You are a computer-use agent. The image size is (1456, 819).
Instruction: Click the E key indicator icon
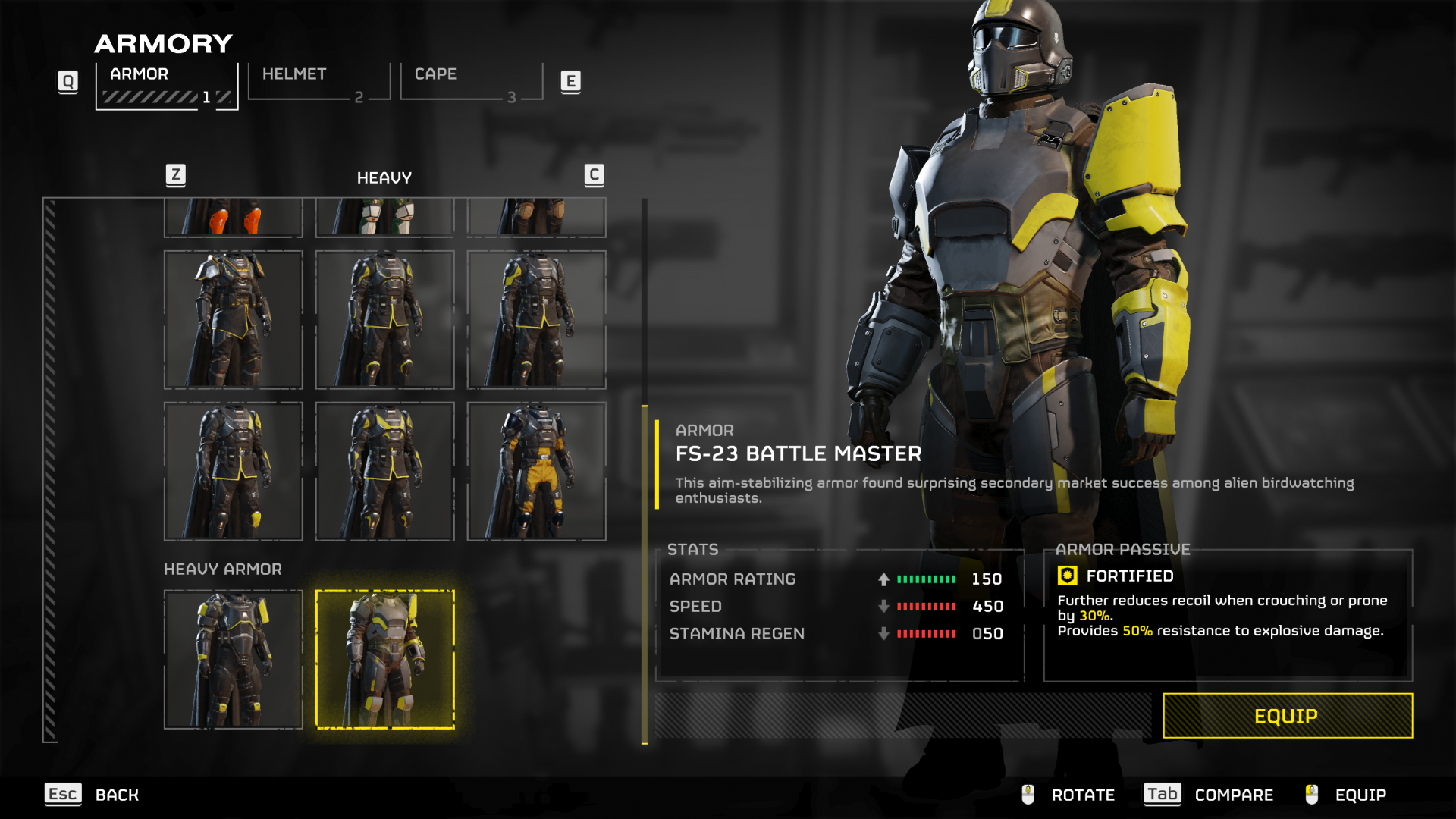571,81
